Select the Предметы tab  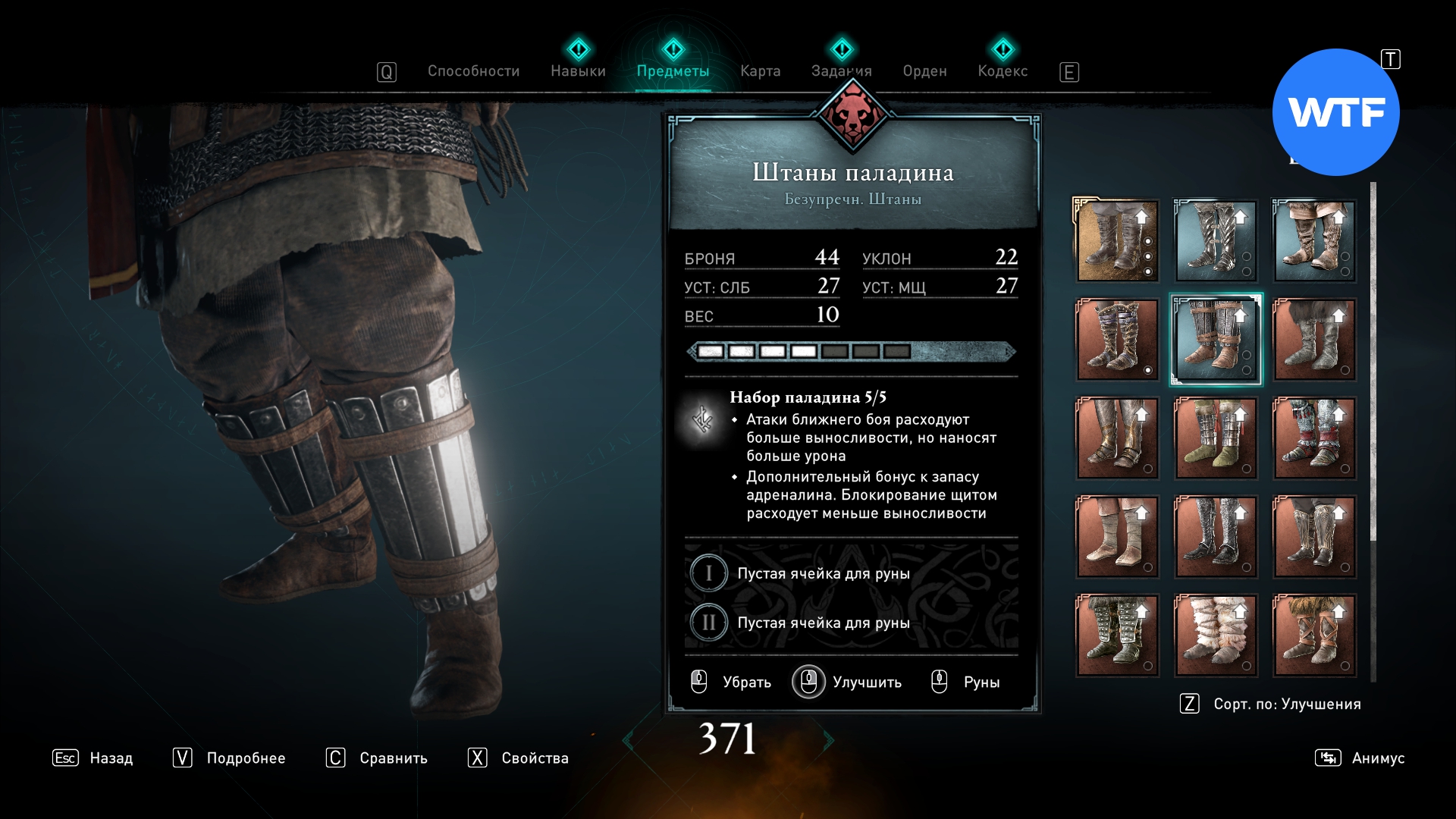coord(673,71)
